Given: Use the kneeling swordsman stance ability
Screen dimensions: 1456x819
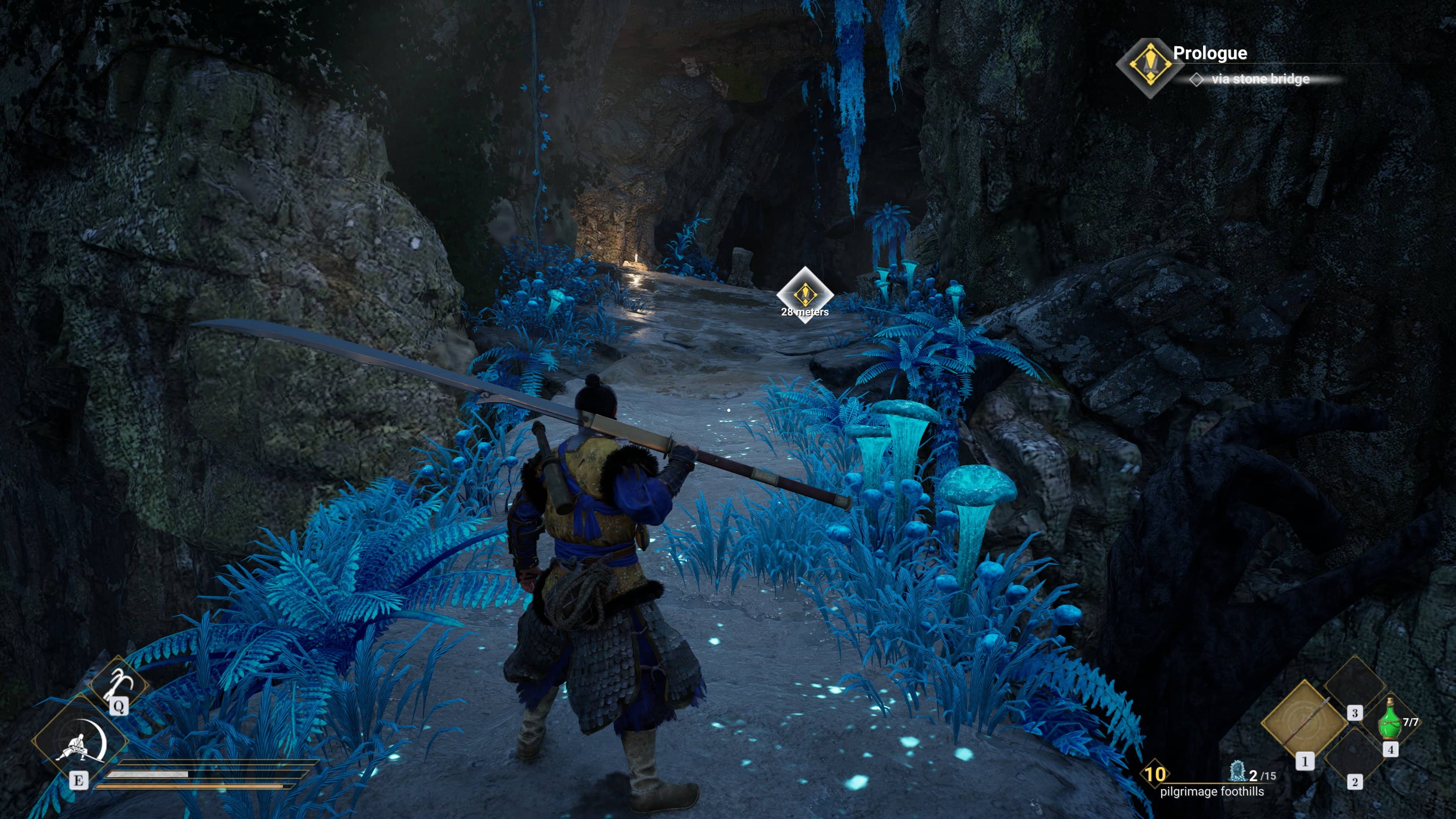Looking at the screenshot, I should (81, 742).
